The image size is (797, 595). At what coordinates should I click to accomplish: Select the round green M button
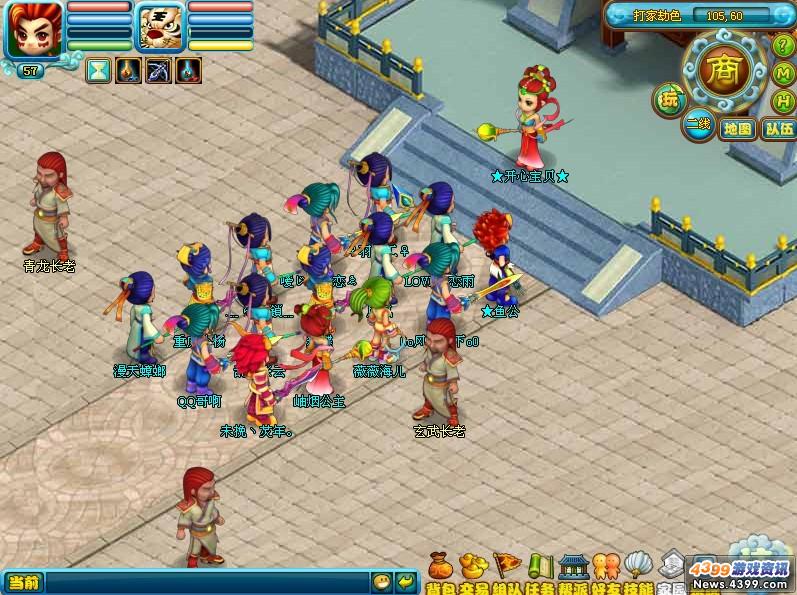pyautogui.click(x=785, y=74)
